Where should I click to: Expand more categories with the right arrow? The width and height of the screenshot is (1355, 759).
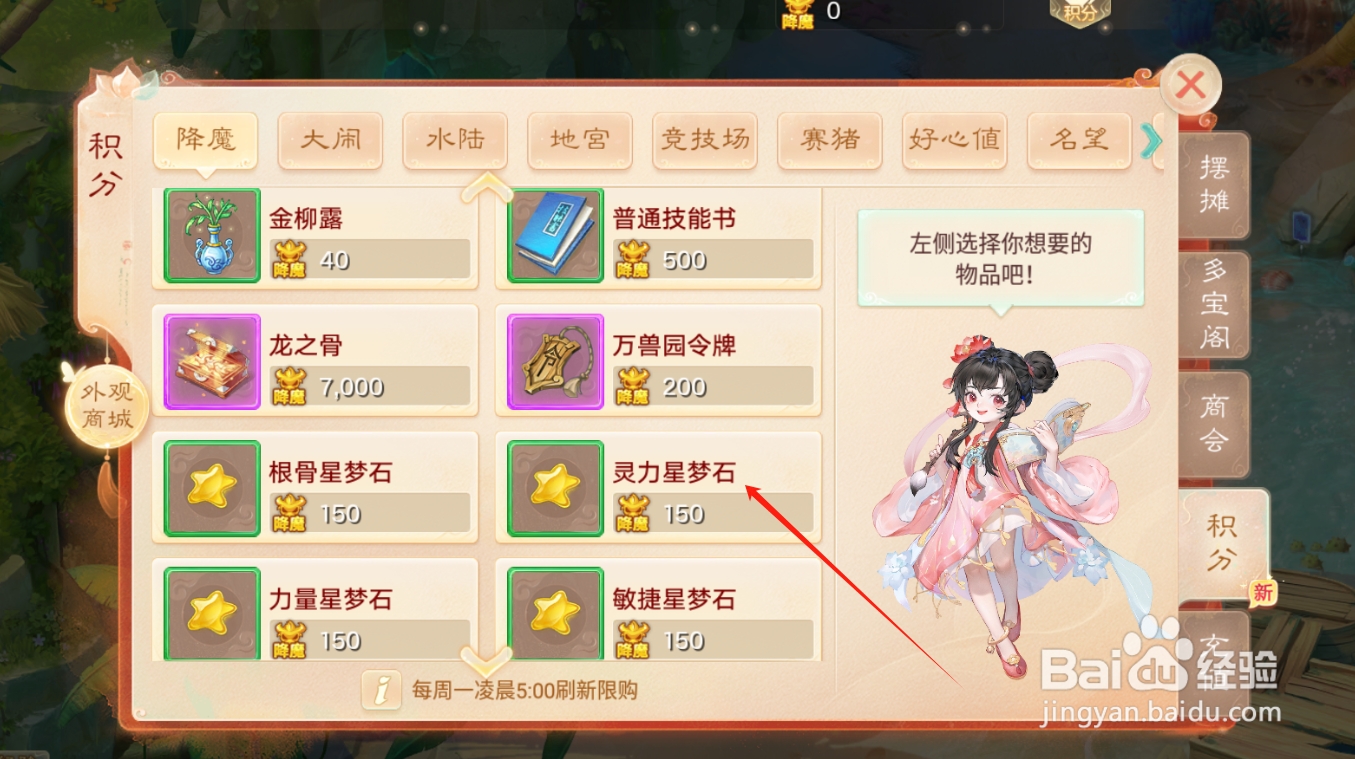click(1150, 141)
